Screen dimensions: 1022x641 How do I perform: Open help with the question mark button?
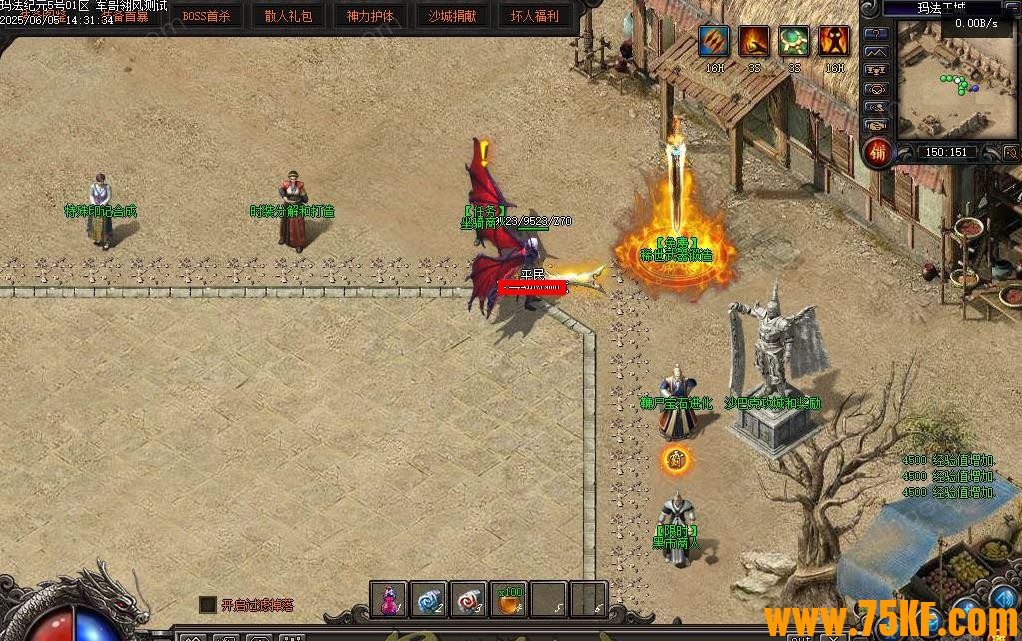coord(877,33)
